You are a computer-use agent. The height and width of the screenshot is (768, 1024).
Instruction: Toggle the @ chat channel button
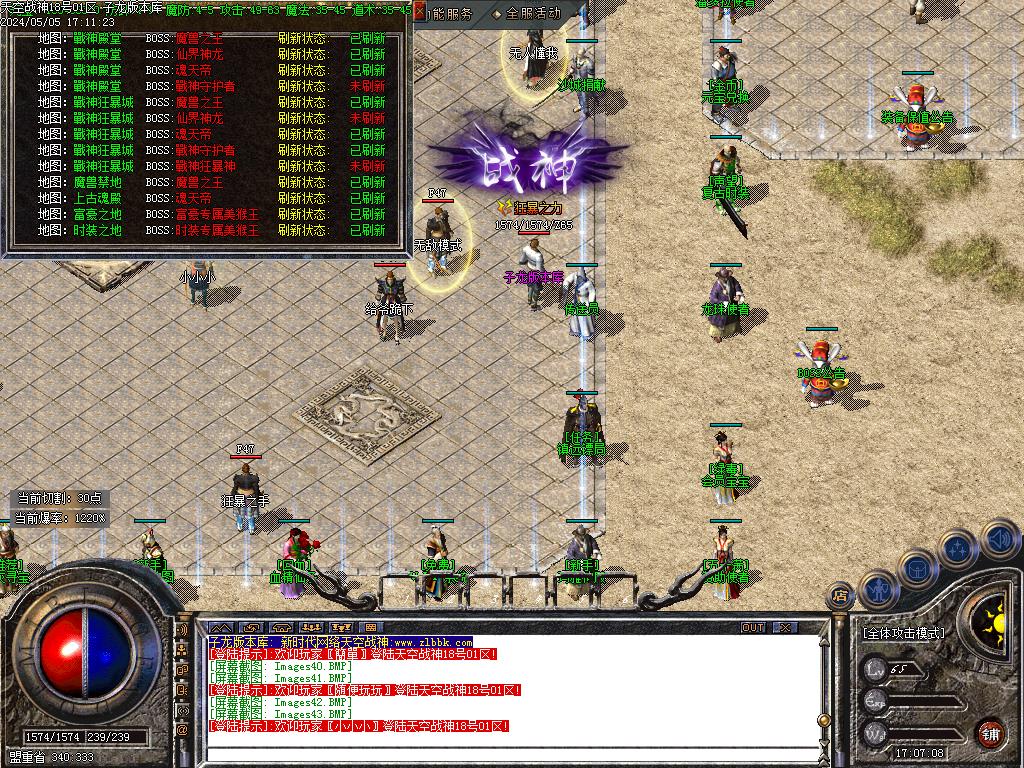[x=182, y=730]
